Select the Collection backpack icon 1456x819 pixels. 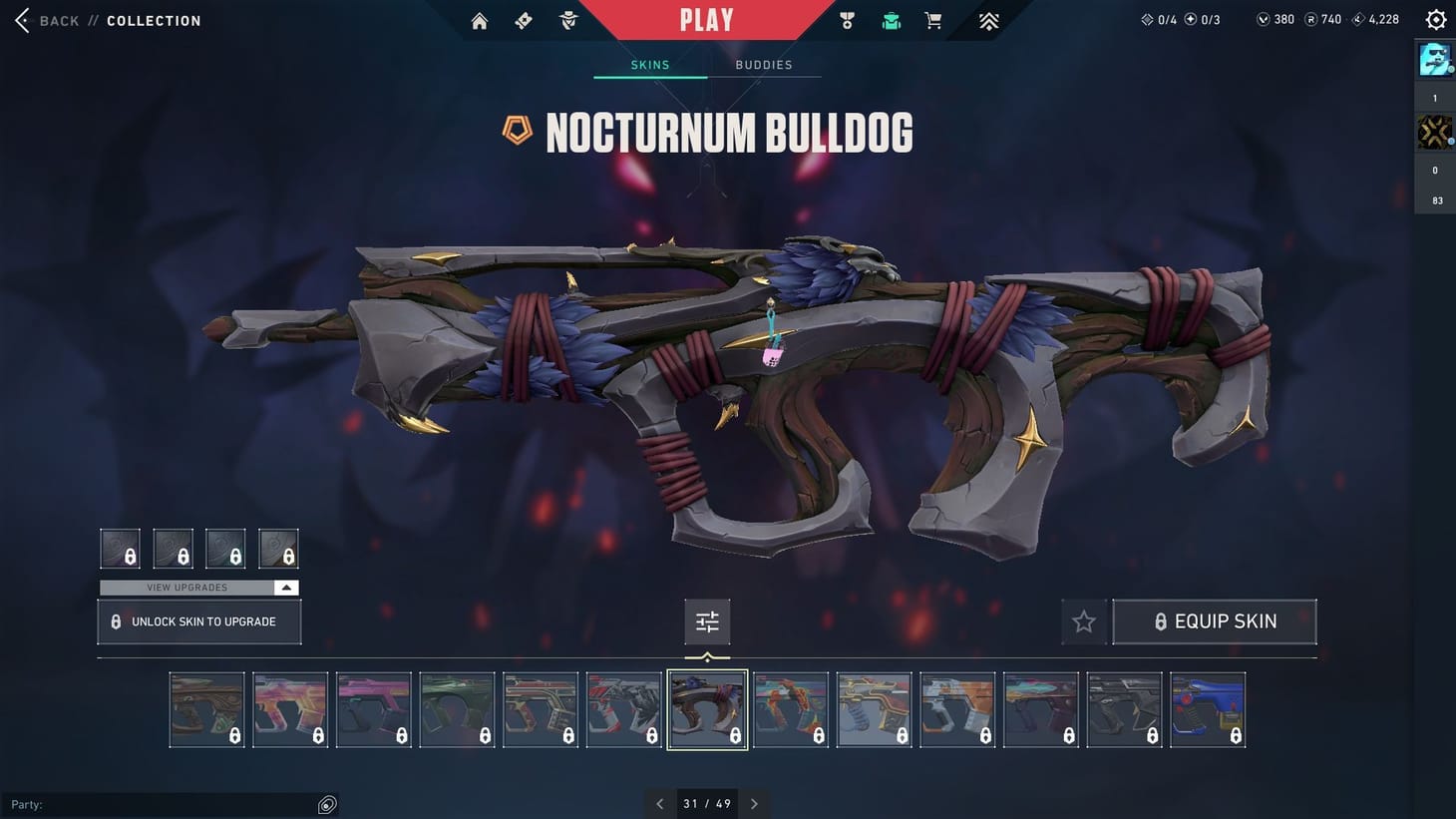pos(890,20)
